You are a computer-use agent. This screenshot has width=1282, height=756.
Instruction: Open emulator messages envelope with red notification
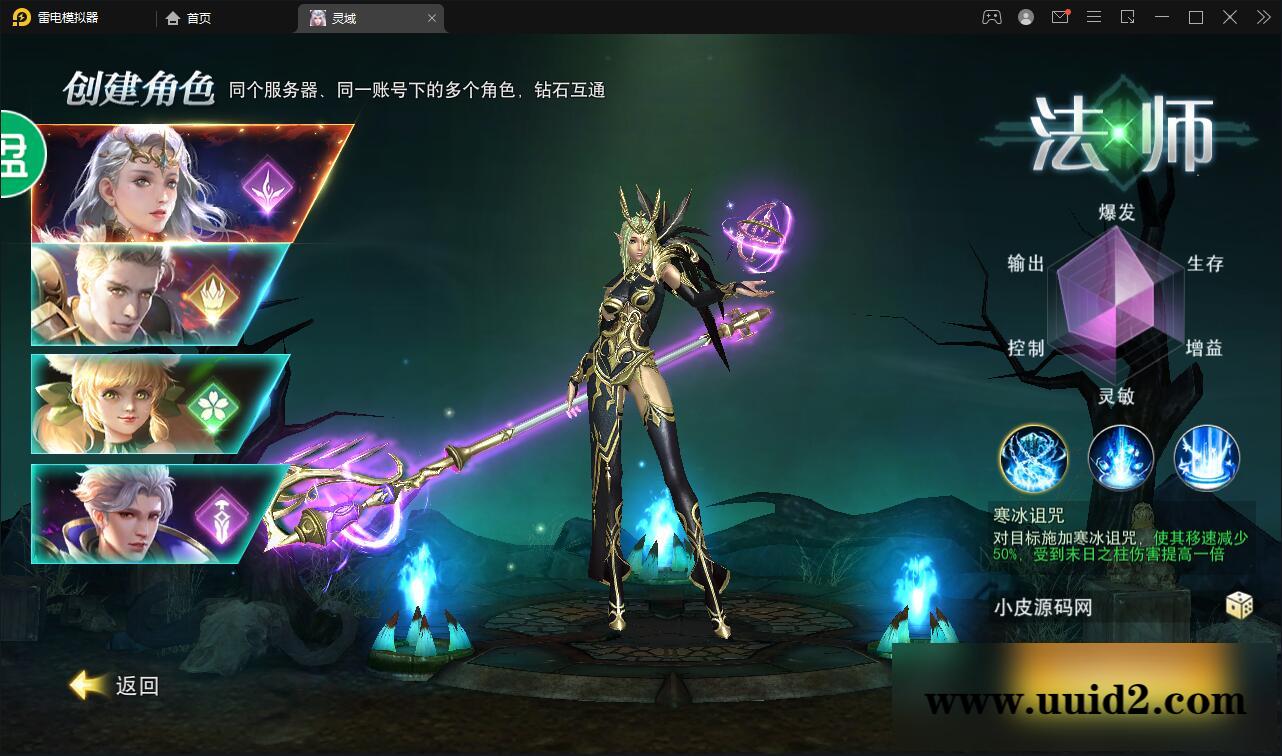1060,17
